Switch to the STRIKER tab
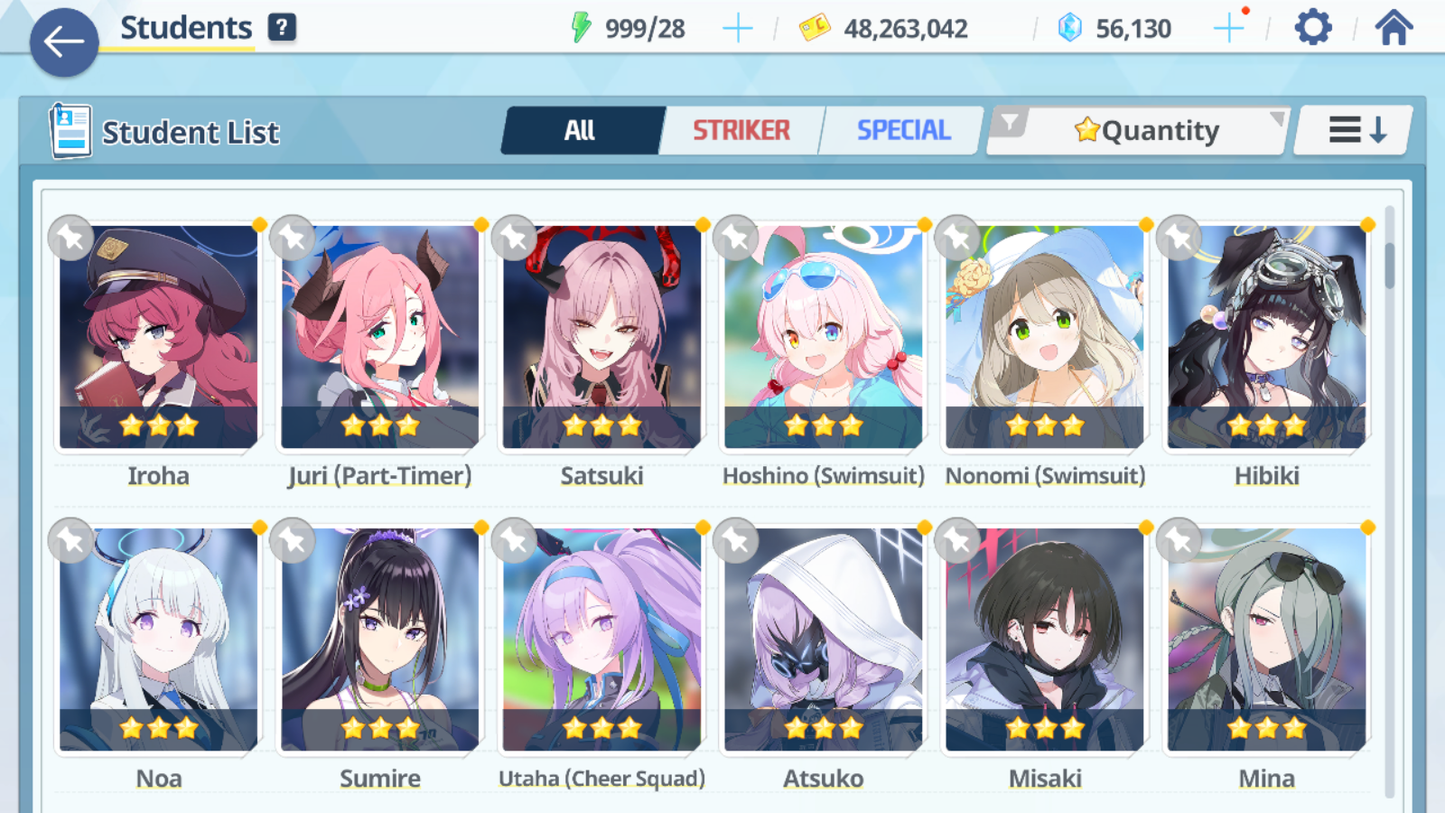The image size is (1445, 813). 740,130
